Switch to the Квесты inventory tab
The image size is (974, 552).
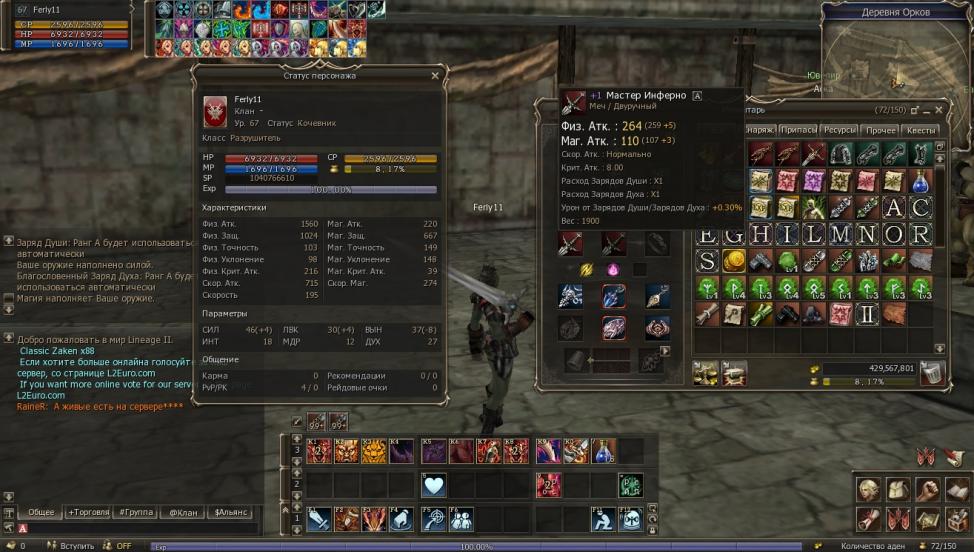pos(920,130)
